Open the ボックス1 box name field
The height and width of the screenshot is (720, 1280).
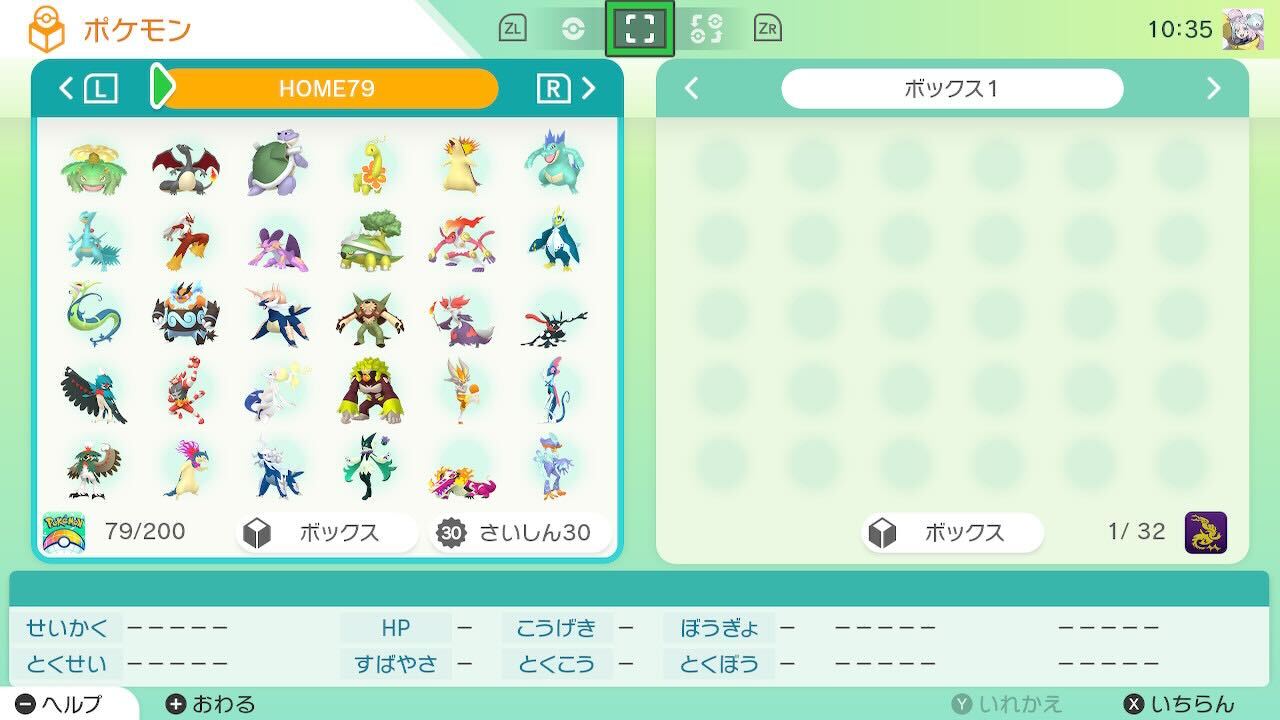[x=952, y=88]
